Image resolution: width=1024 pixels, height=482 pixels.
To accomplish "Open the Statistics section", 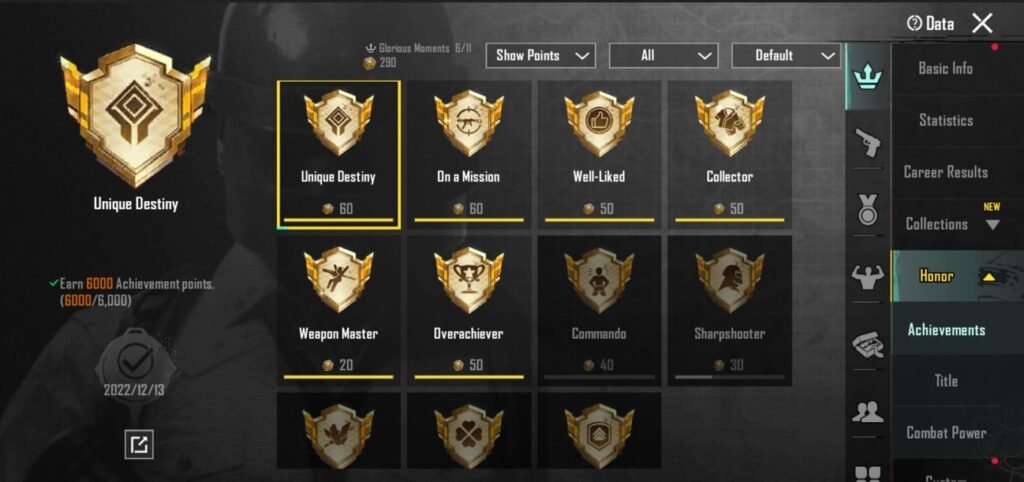I will [945, 120].
